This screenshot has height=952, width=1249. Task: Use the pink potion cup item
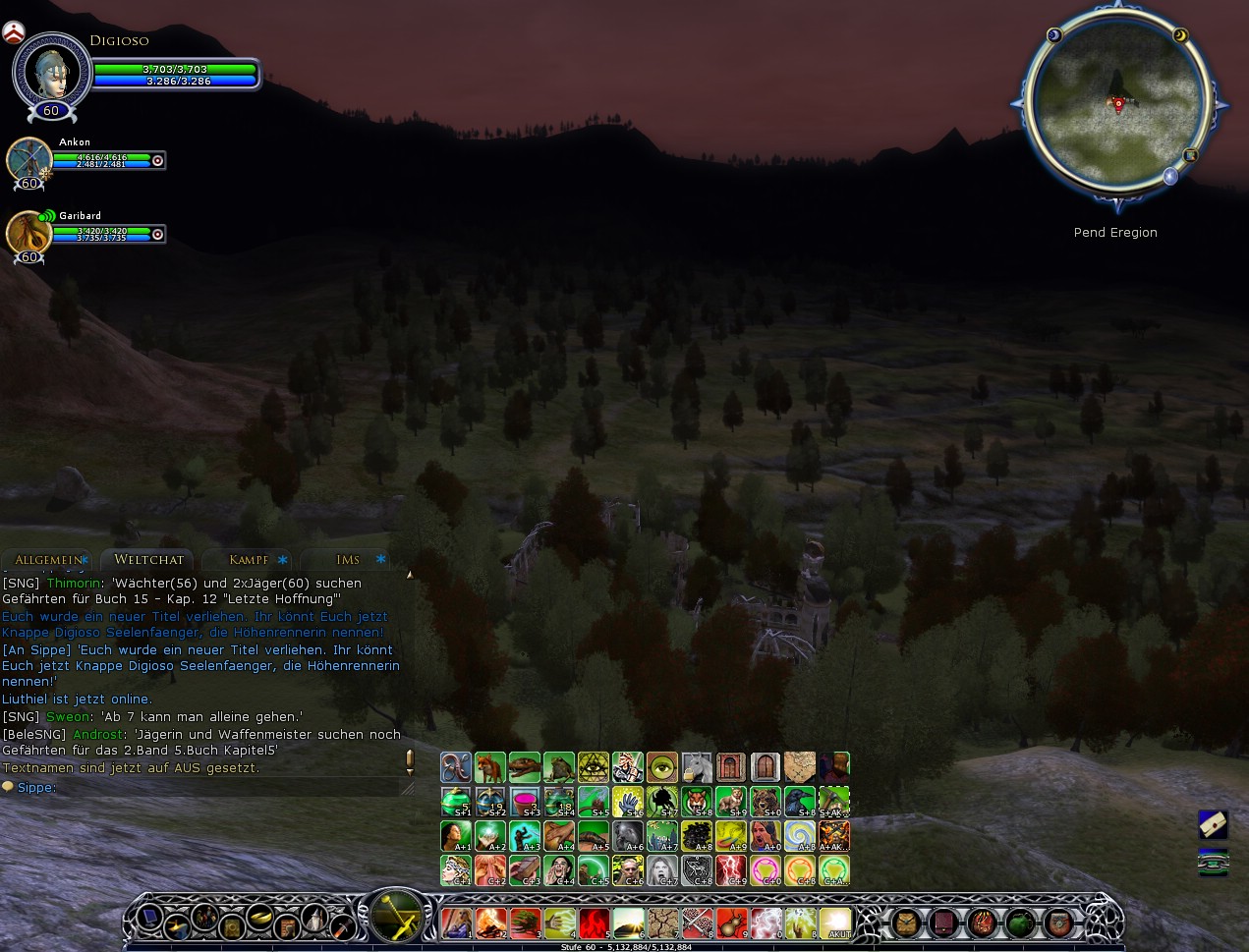pos(525,802)
